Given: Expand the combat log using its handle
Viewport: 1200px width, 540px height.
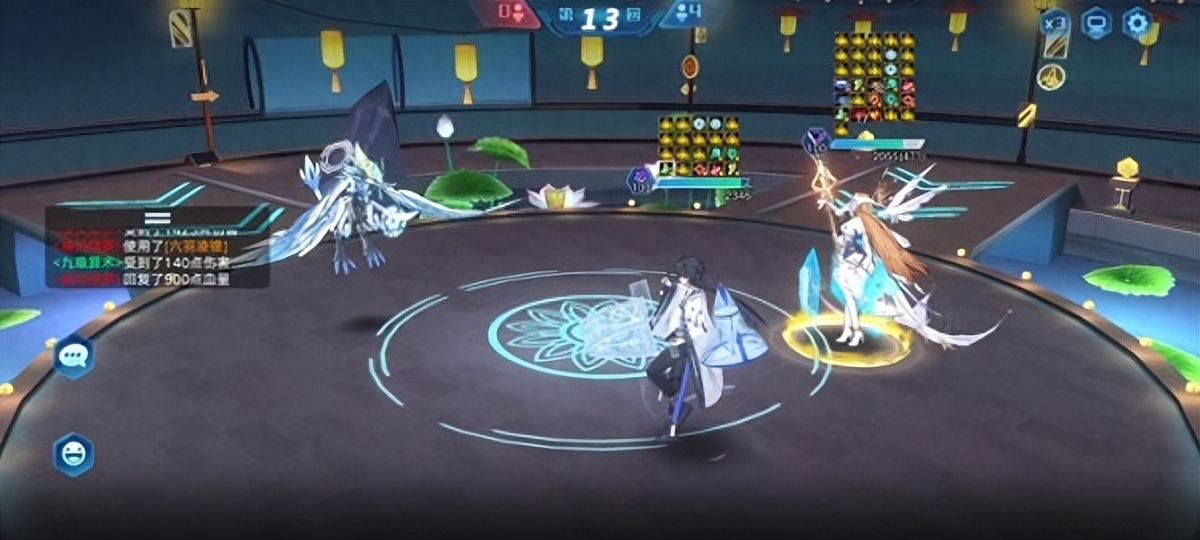Looking at the screenshot, I should (157, 216).
